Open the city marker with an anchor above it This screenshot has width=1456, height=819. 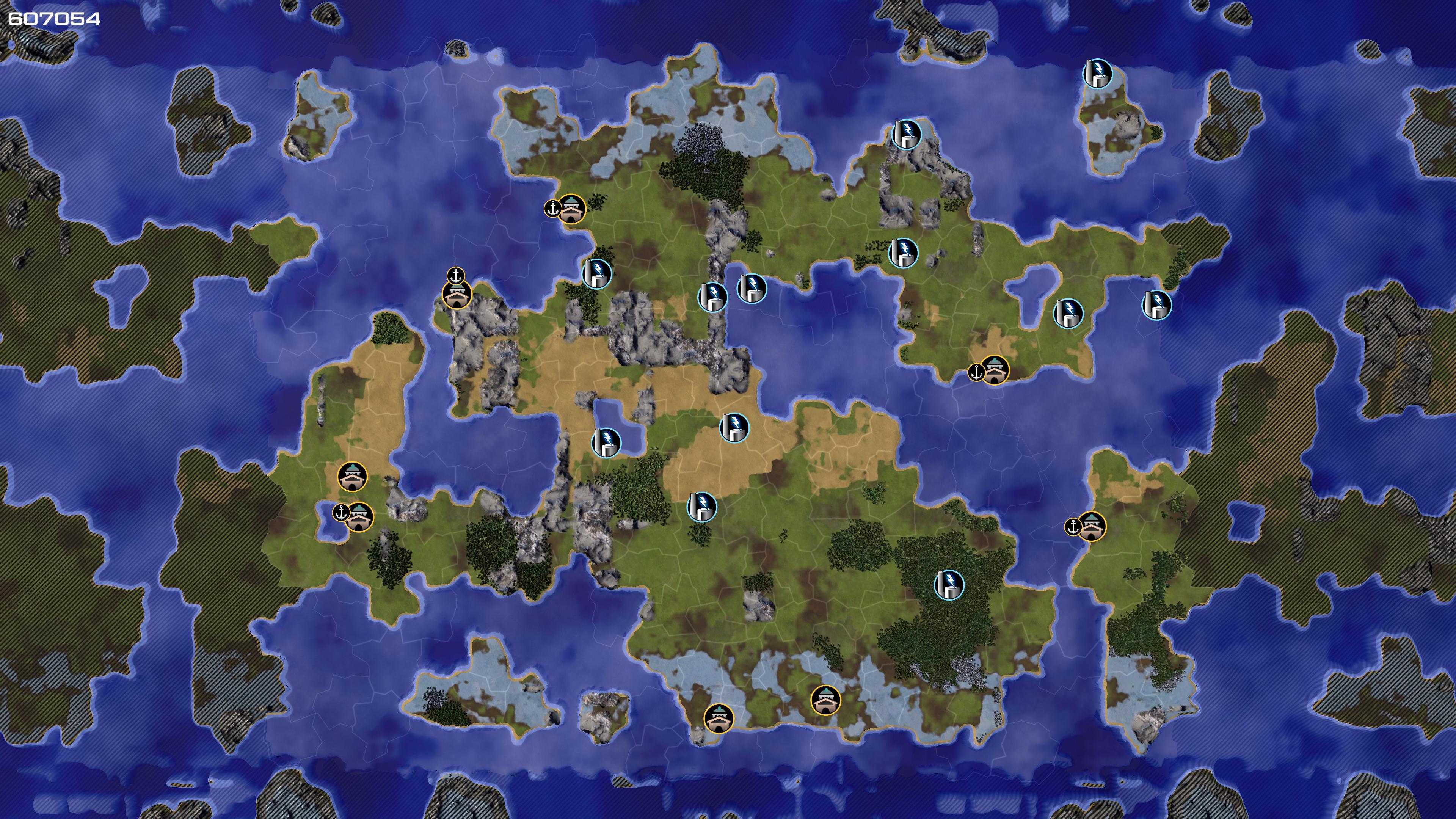click(457, 295)
